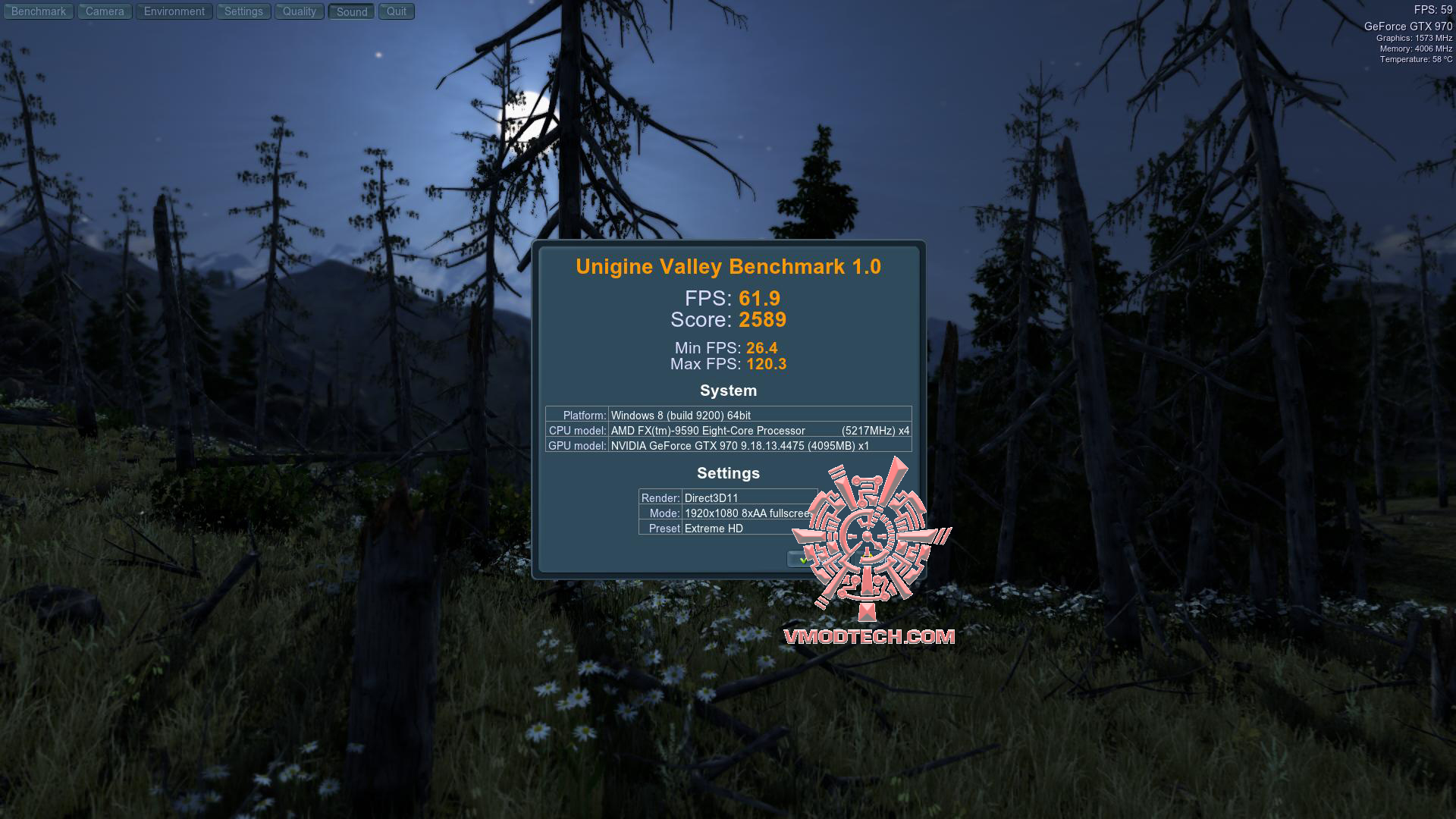Quit the Valley benchmark
The image size is (1456, 819).
click(x=397, y=11)
